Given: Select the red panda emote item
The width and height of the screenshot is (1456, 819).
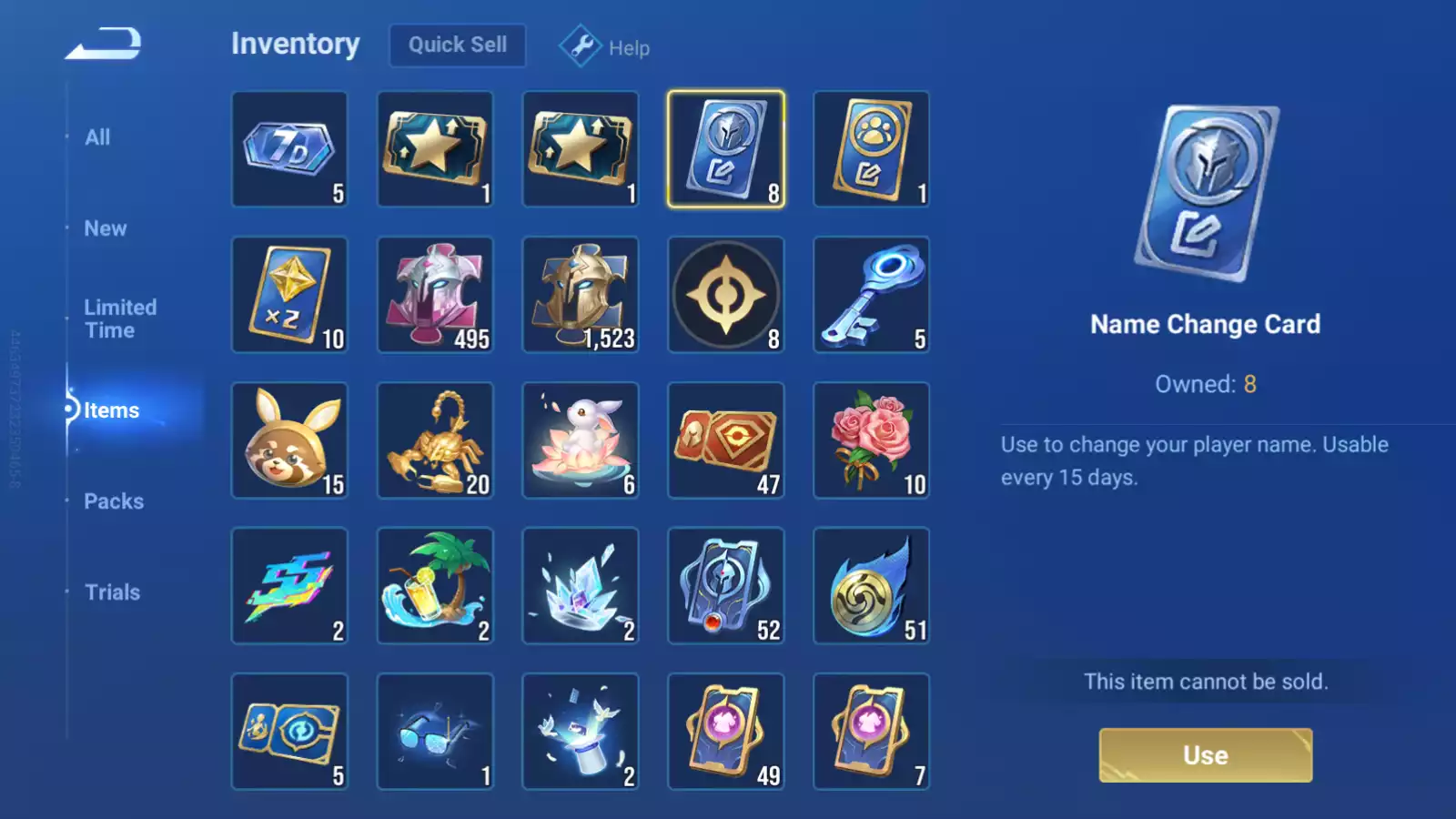Looking at the screenshot, I should [x=289, y=440].
